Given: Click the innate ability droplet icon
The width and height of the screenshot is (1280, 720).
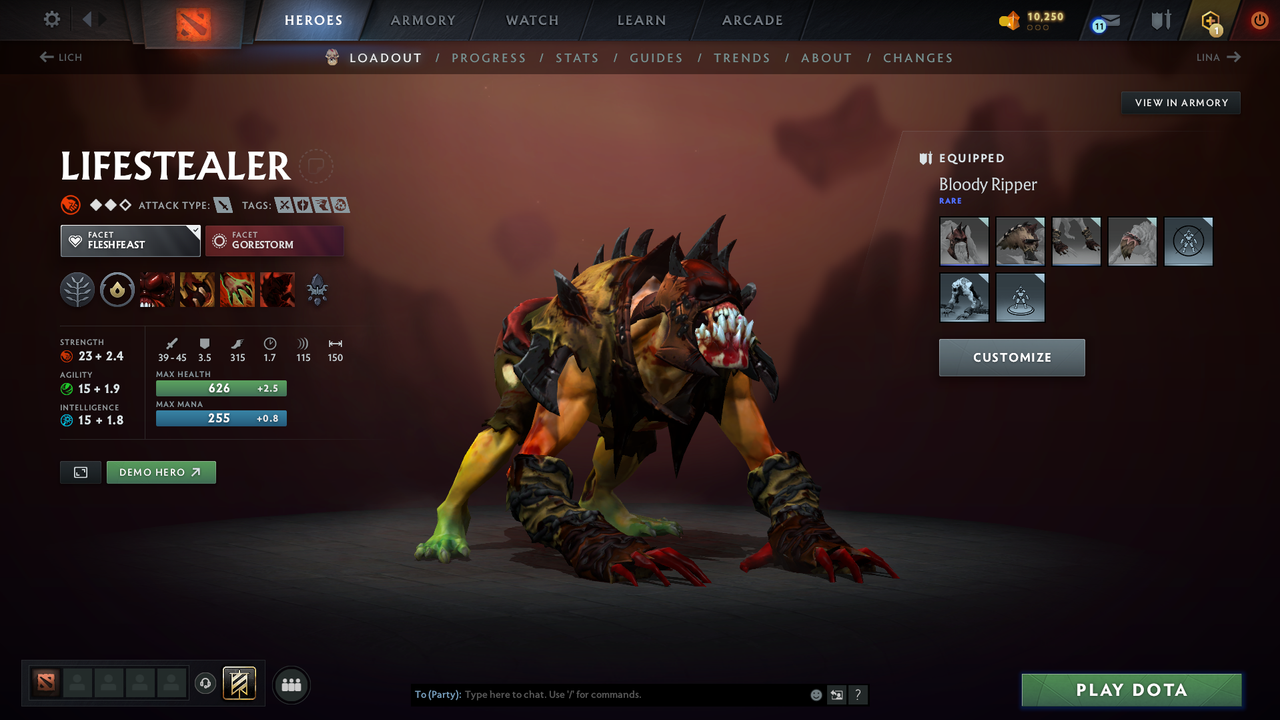Looking at the screenshot, I should (x=117, y=289).
